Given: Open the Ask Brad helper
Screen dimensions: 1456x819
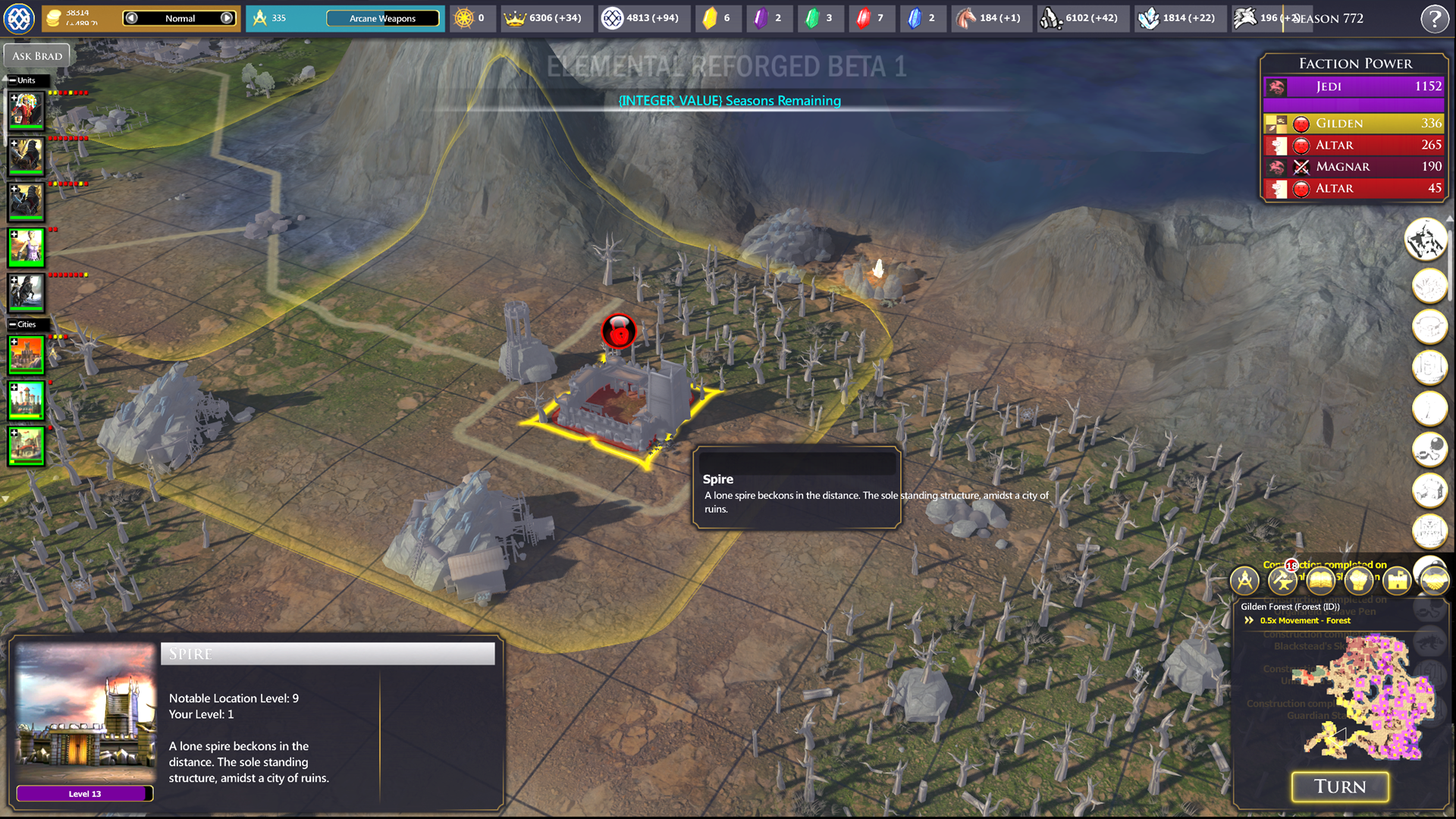Looking at the screenshot, I should pos(37,55).
